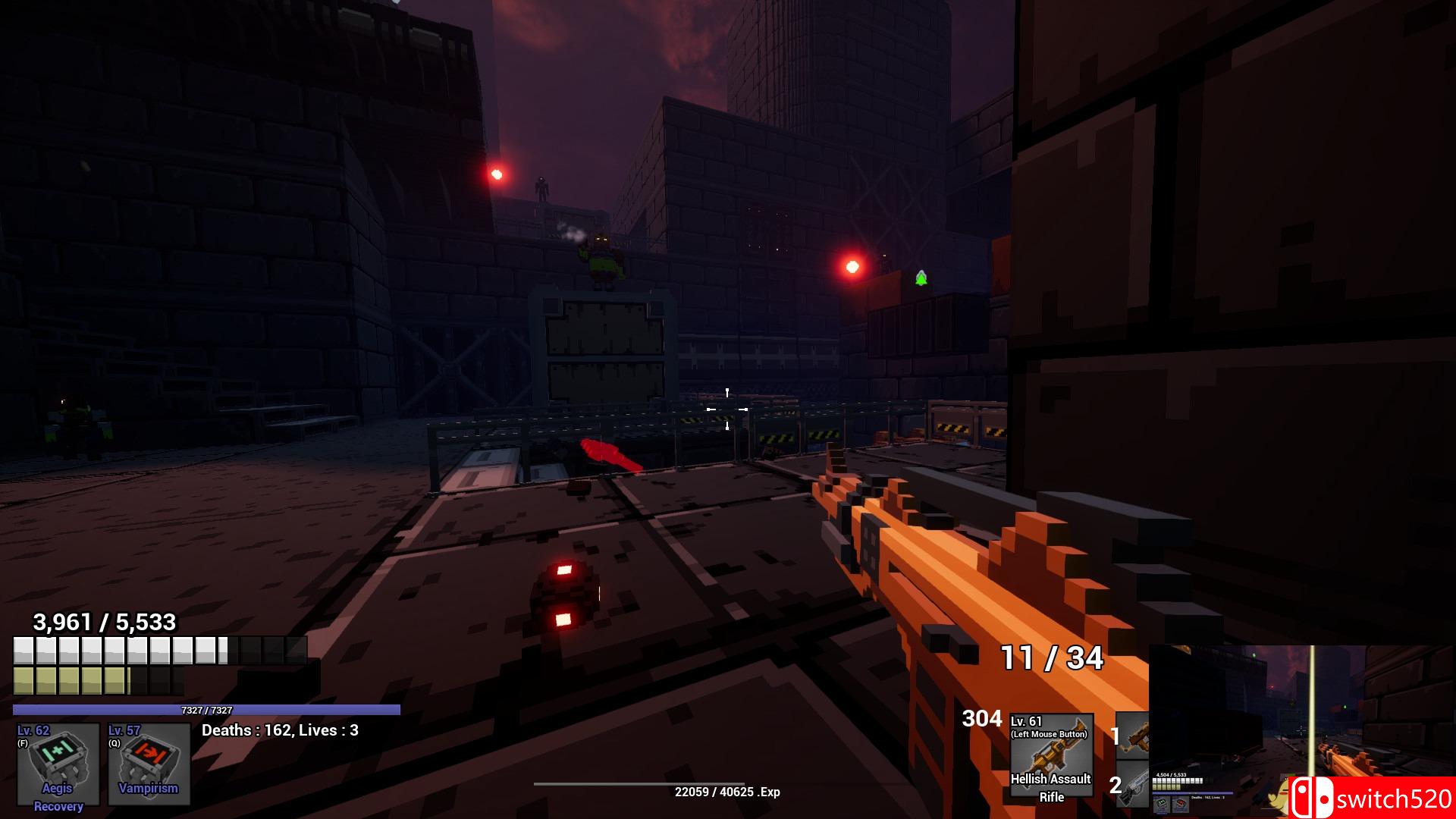Click the switch520 watermark logo
Screen dimensions: 1456x819
click(1373, 799)
